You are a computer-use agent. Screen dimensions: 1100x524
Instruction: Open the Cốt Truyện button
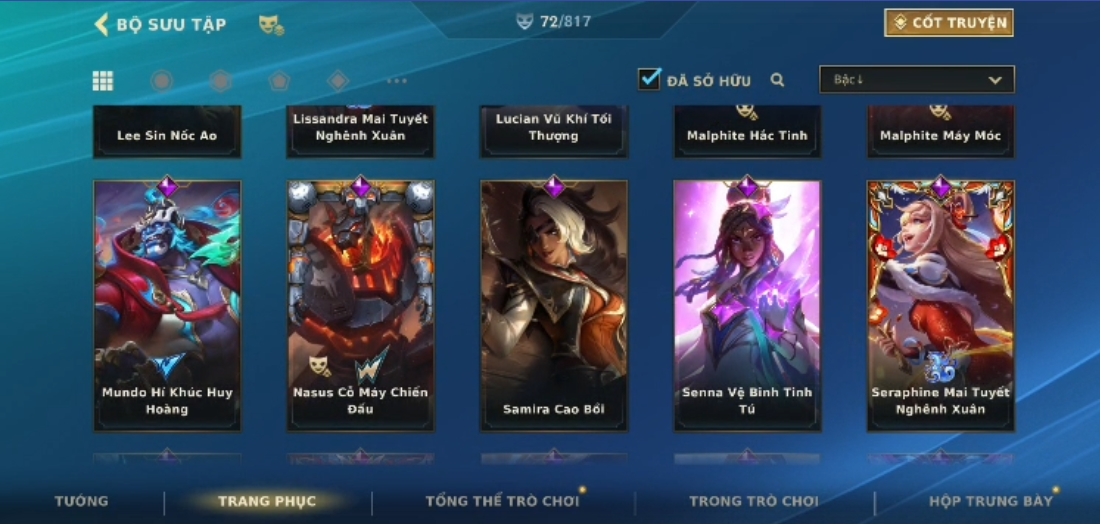point(948,23)
